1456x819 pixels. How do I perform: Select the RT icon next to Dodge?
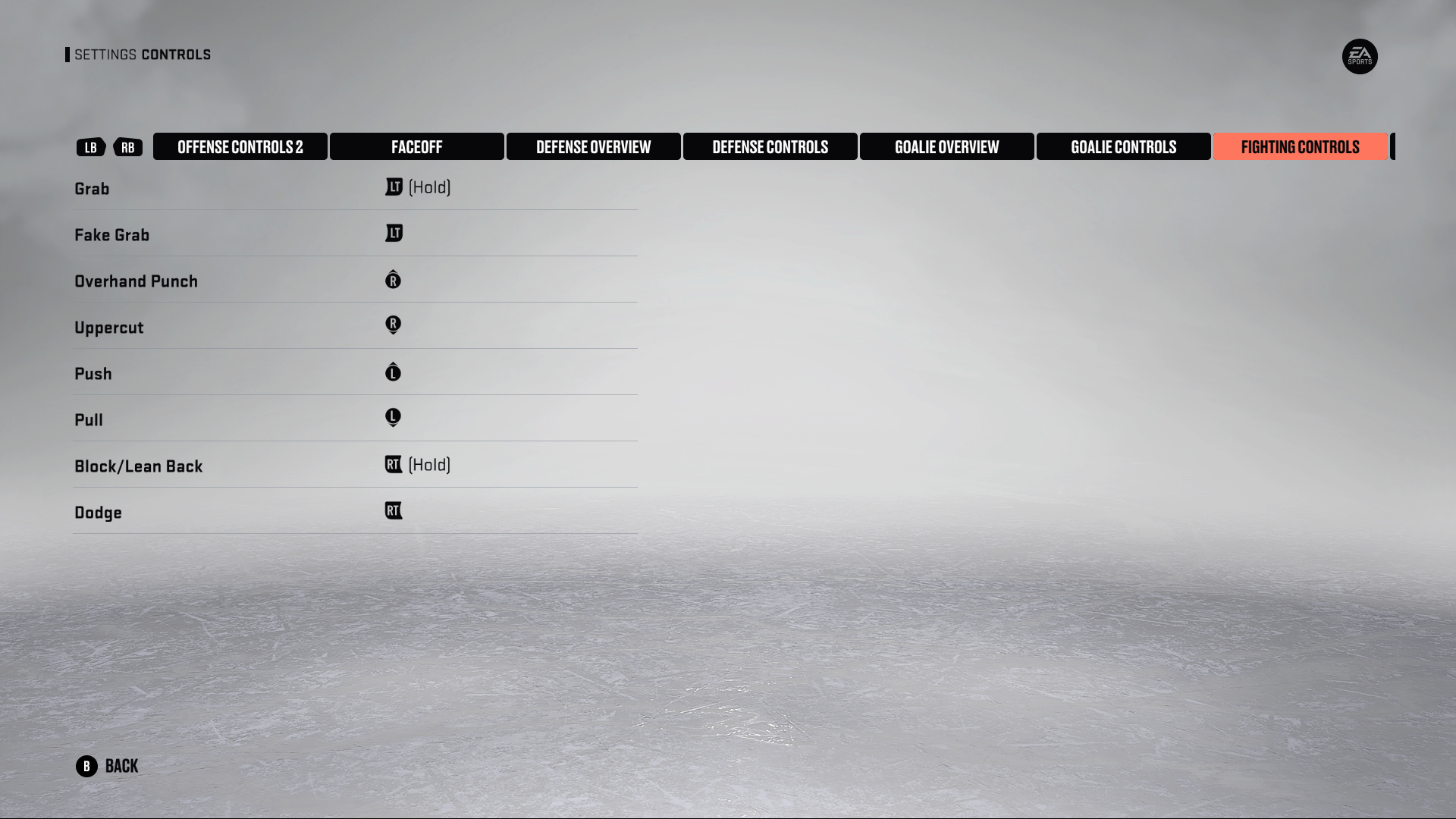tap(394, 511)
